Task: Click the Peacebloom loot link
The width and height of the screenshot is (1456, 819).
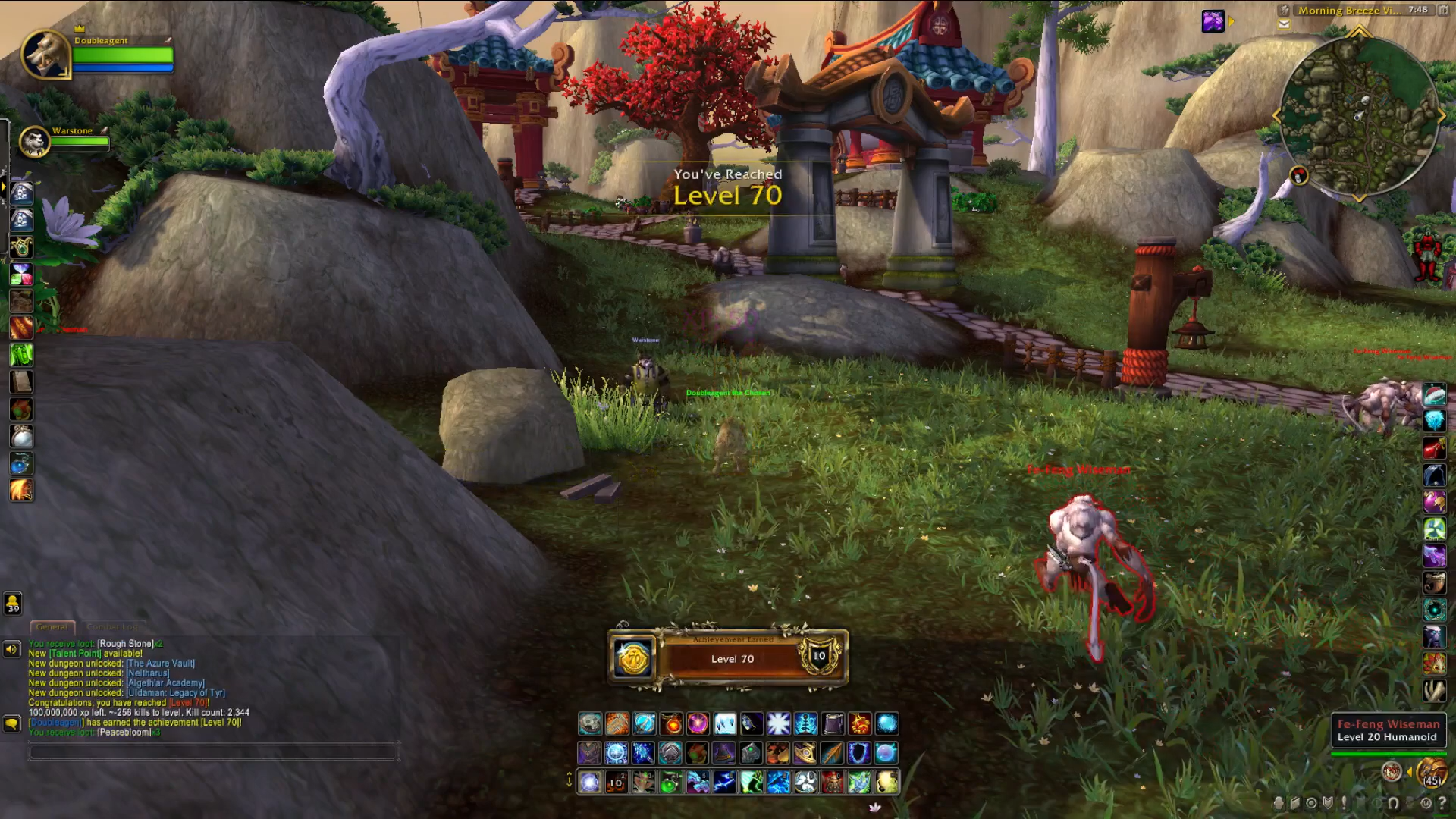Action: point(124,733)
